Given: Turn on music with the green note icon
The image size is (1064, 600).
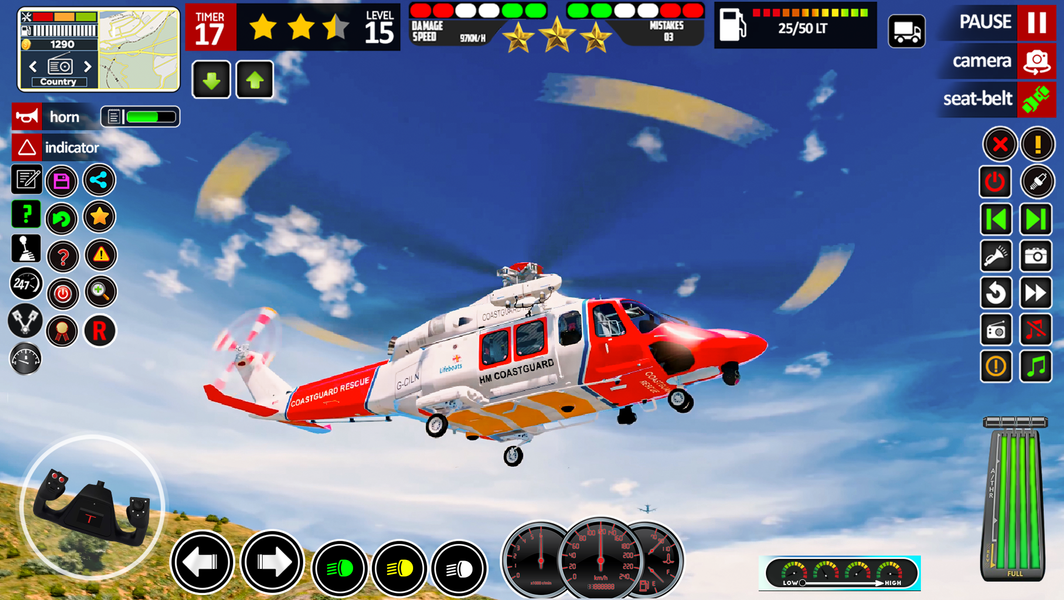Looking at the screenshot, I should 1036,366.
